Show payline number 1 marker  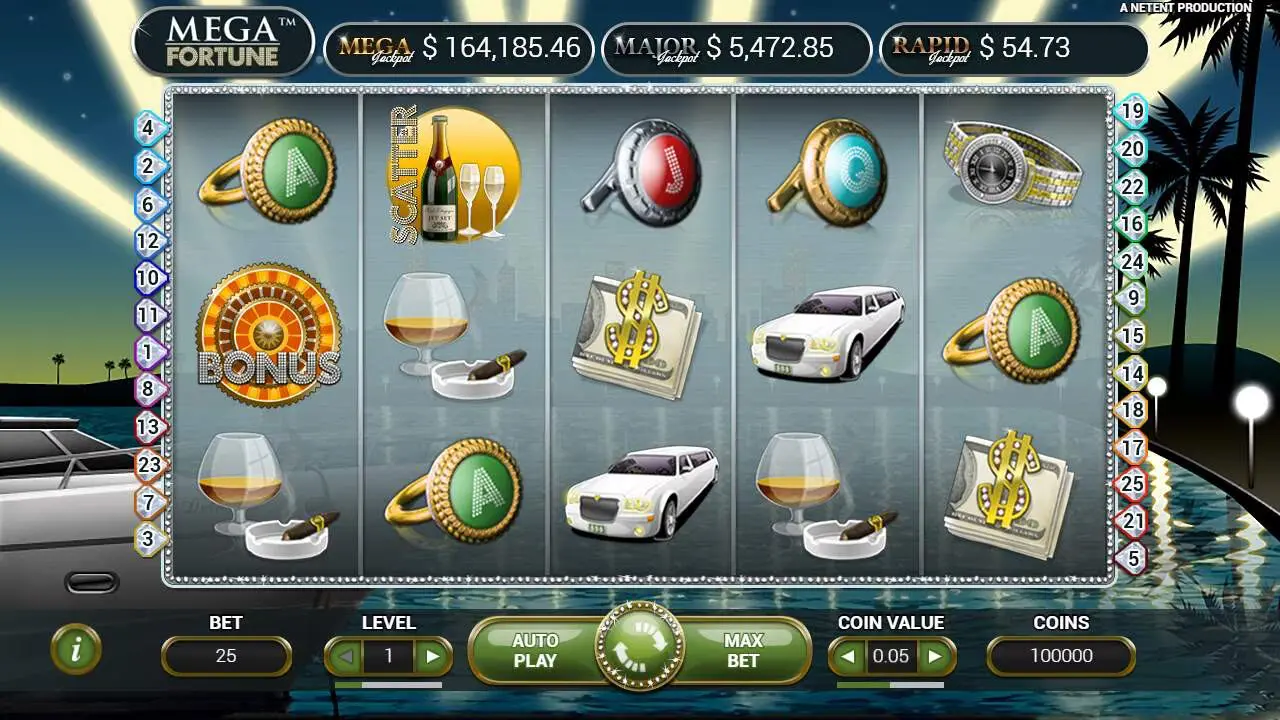pos(148,352)
